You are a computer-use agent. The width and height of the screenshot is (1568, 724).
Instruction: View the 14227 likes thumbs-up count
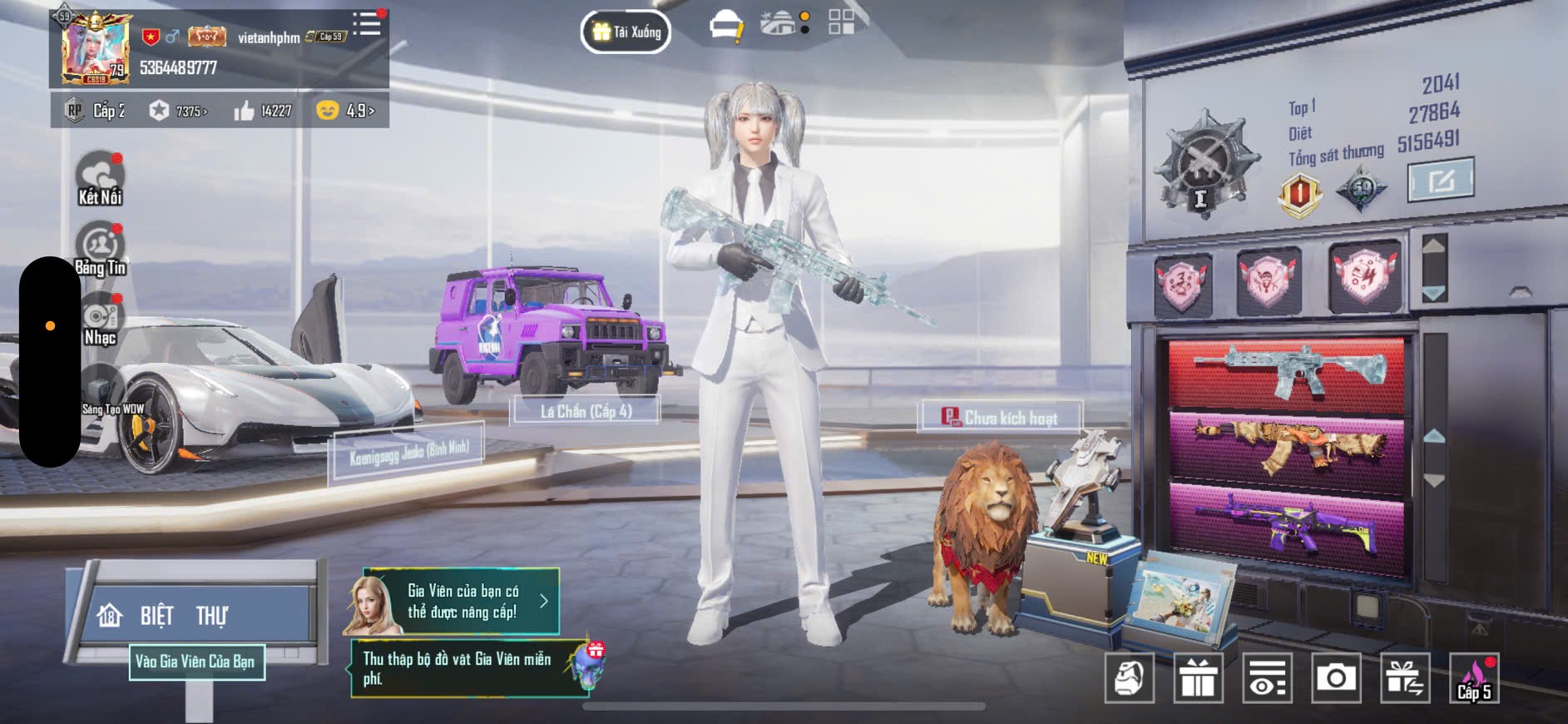[263, 111]
